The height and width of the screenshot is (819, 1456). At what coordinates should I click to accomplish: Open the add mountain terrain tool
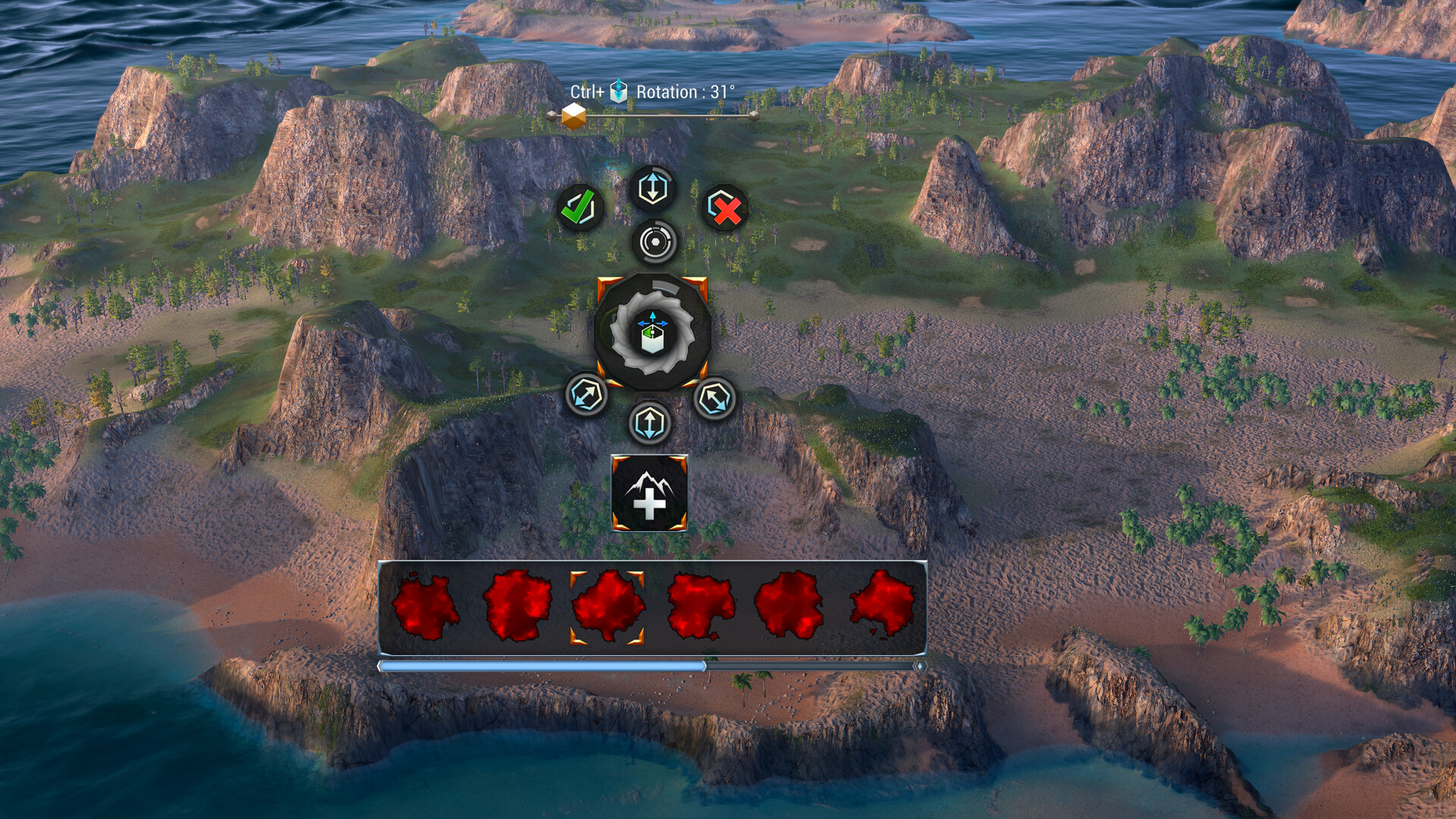[649, 493]
